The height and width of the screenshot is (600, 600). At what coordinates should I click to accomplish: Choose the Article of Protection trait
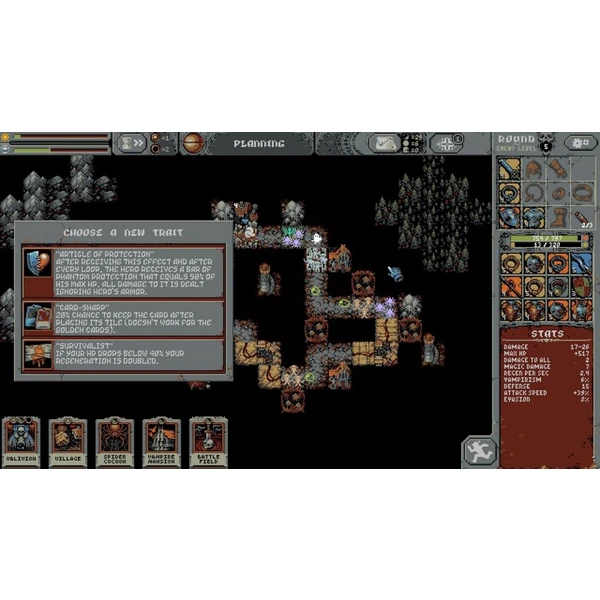124,270
